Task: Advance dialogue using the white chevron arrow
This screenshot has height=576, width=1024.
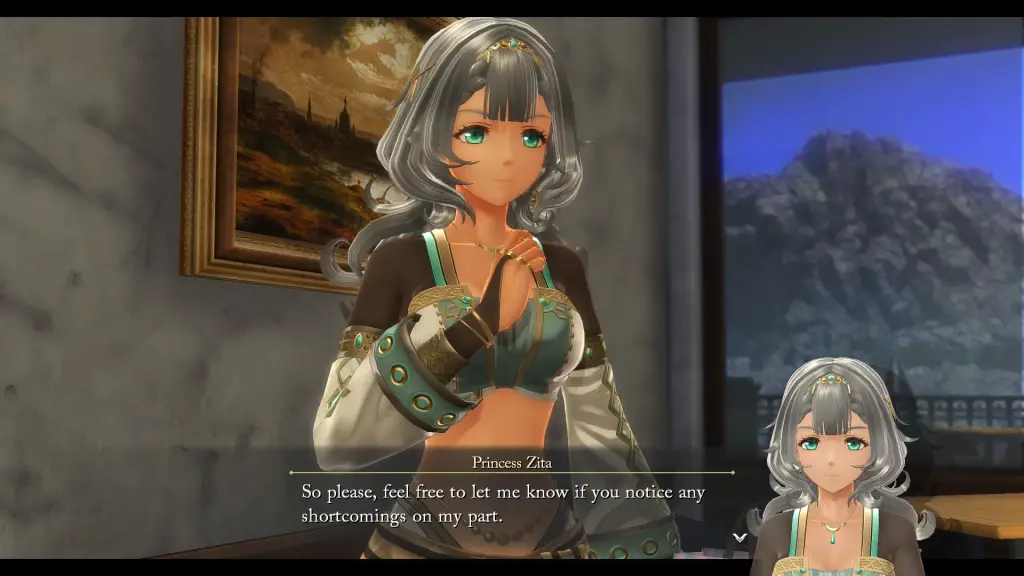Action: 739,537
